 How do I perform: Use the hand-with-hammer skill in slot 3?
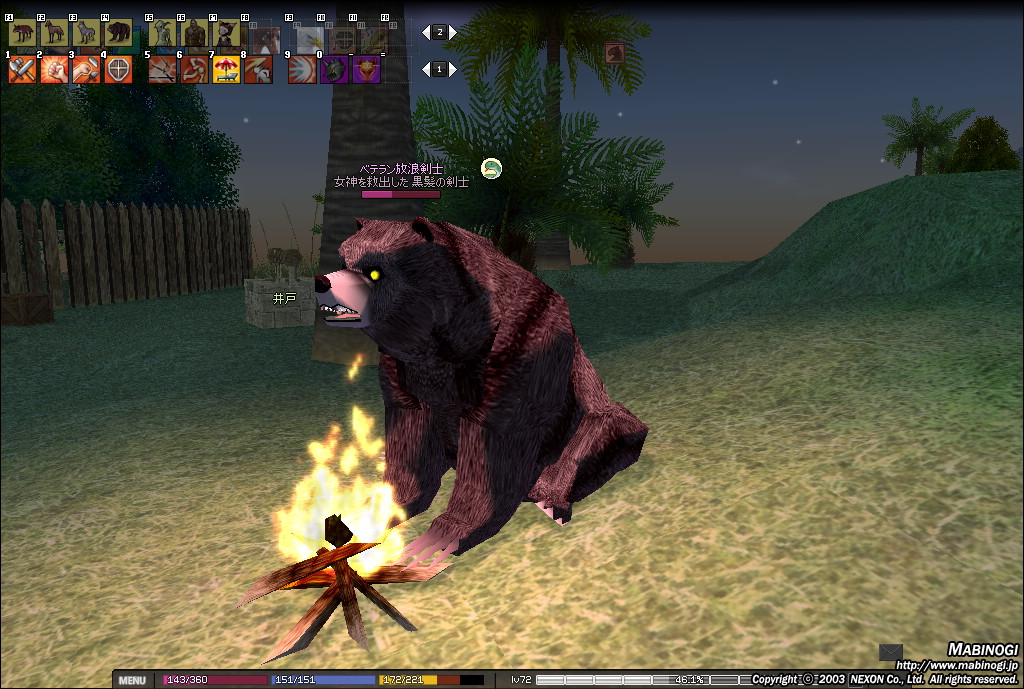click(x=86, y=70)
